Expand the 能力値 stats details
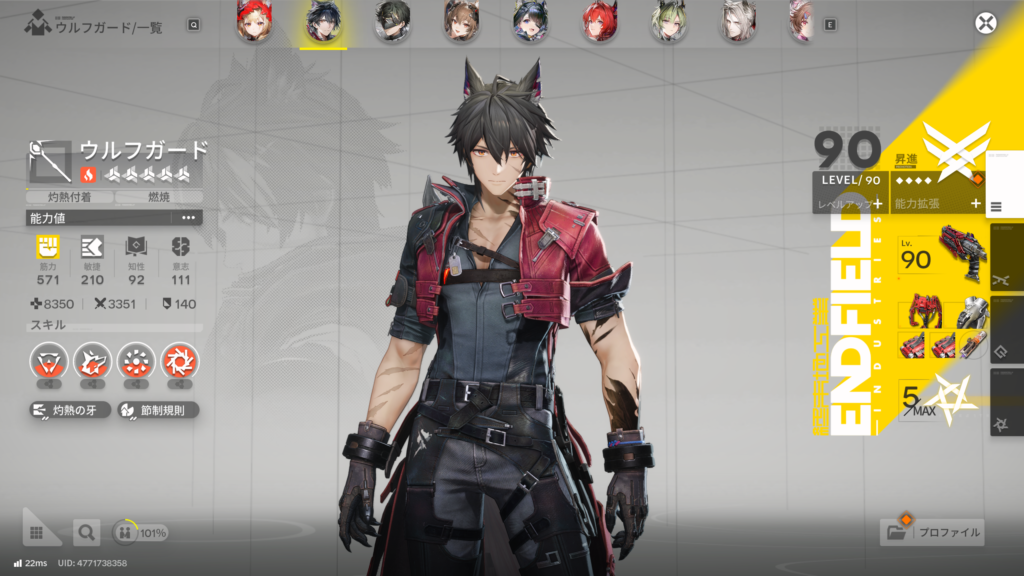 188,217
